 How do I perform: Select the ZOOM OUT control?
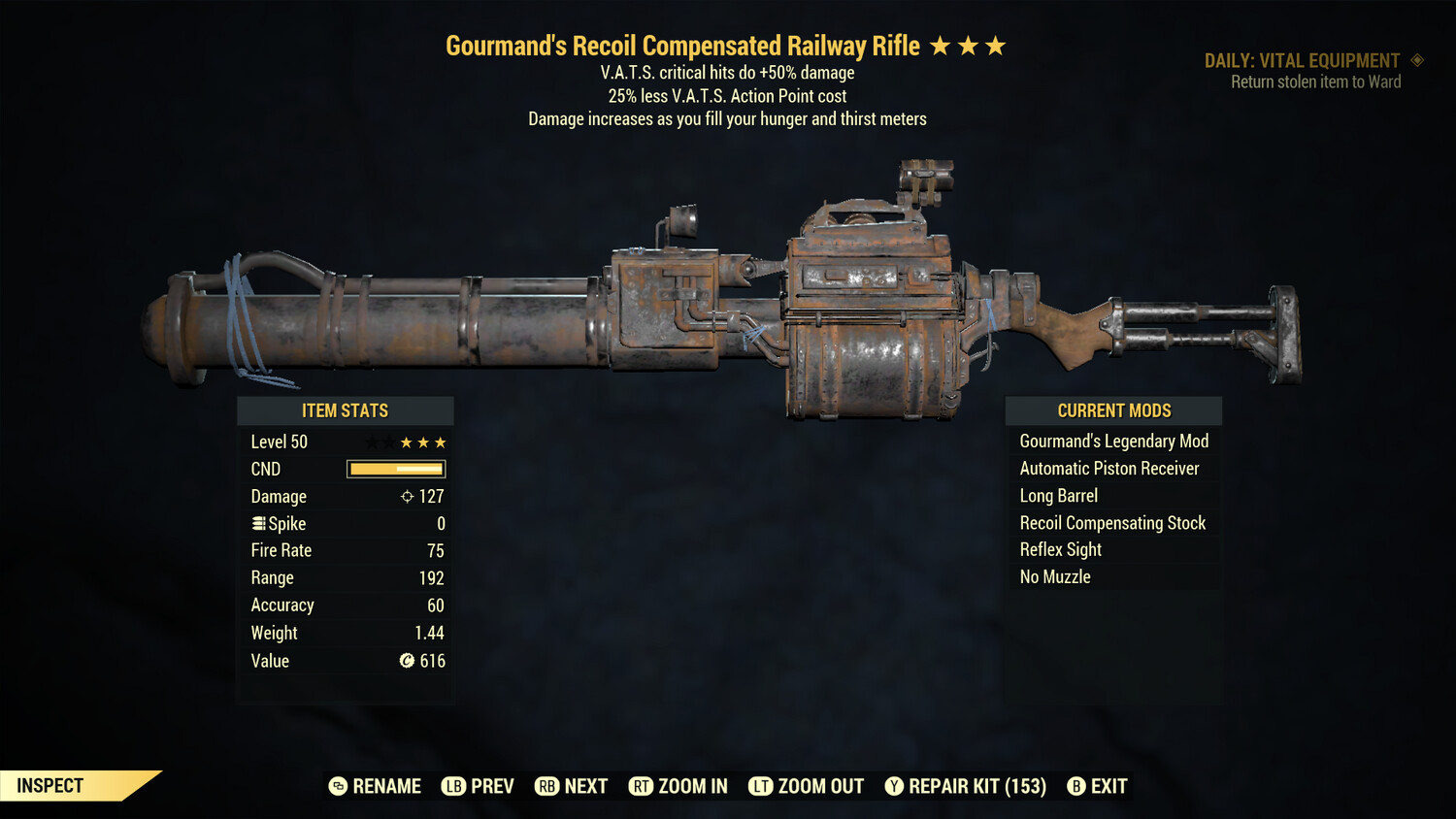806,786
